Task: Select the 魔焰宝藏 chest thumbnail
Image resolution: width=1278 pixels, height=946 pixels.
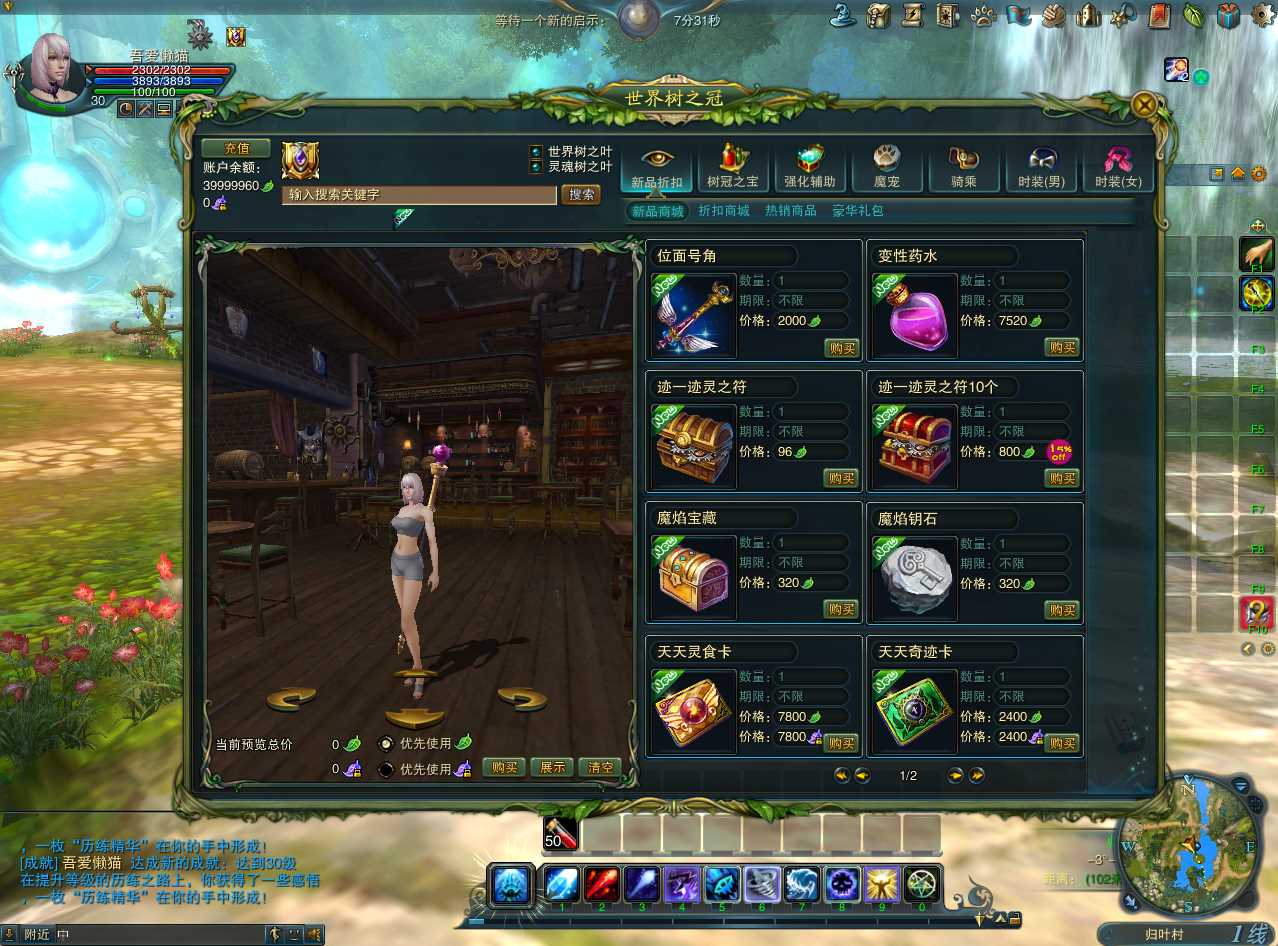Action: point(694,577)
